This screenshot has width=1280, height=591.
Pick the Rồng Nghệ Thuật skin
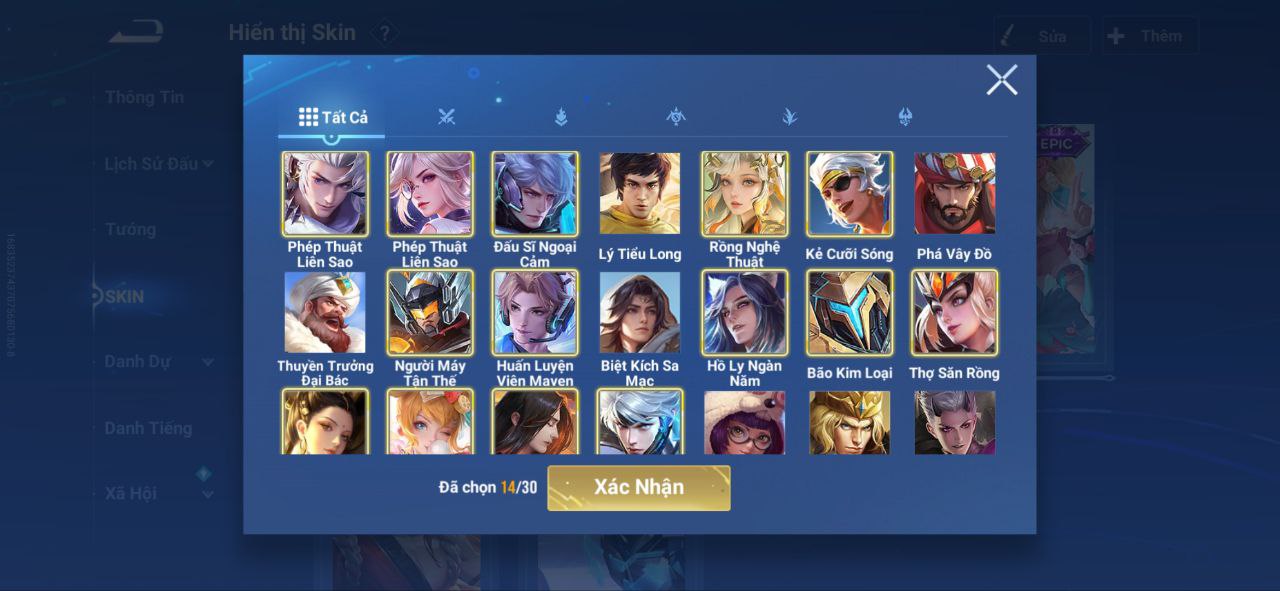point(745,194)
